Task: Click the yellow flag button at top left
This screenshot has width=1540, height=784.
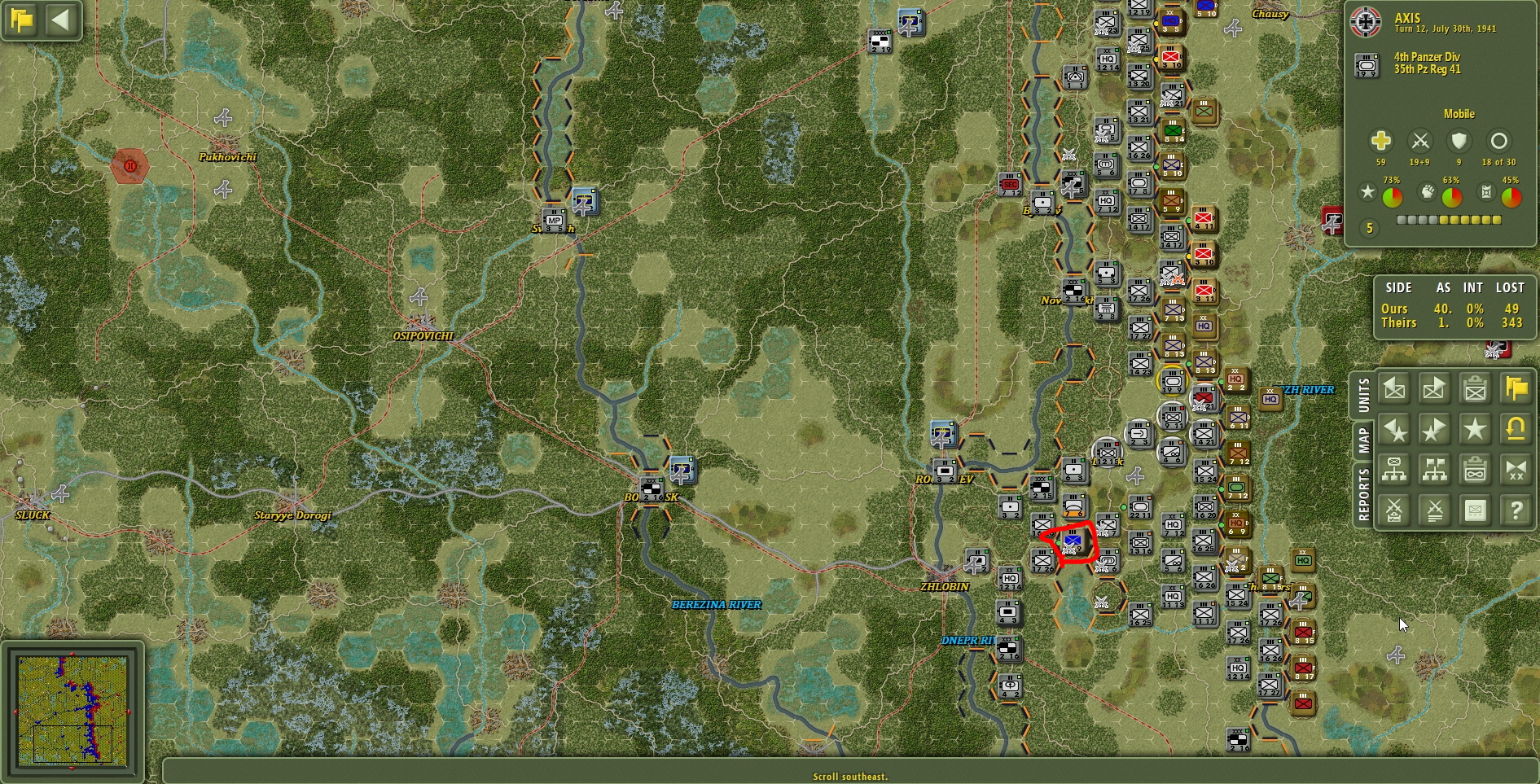Action: (22, 20)
